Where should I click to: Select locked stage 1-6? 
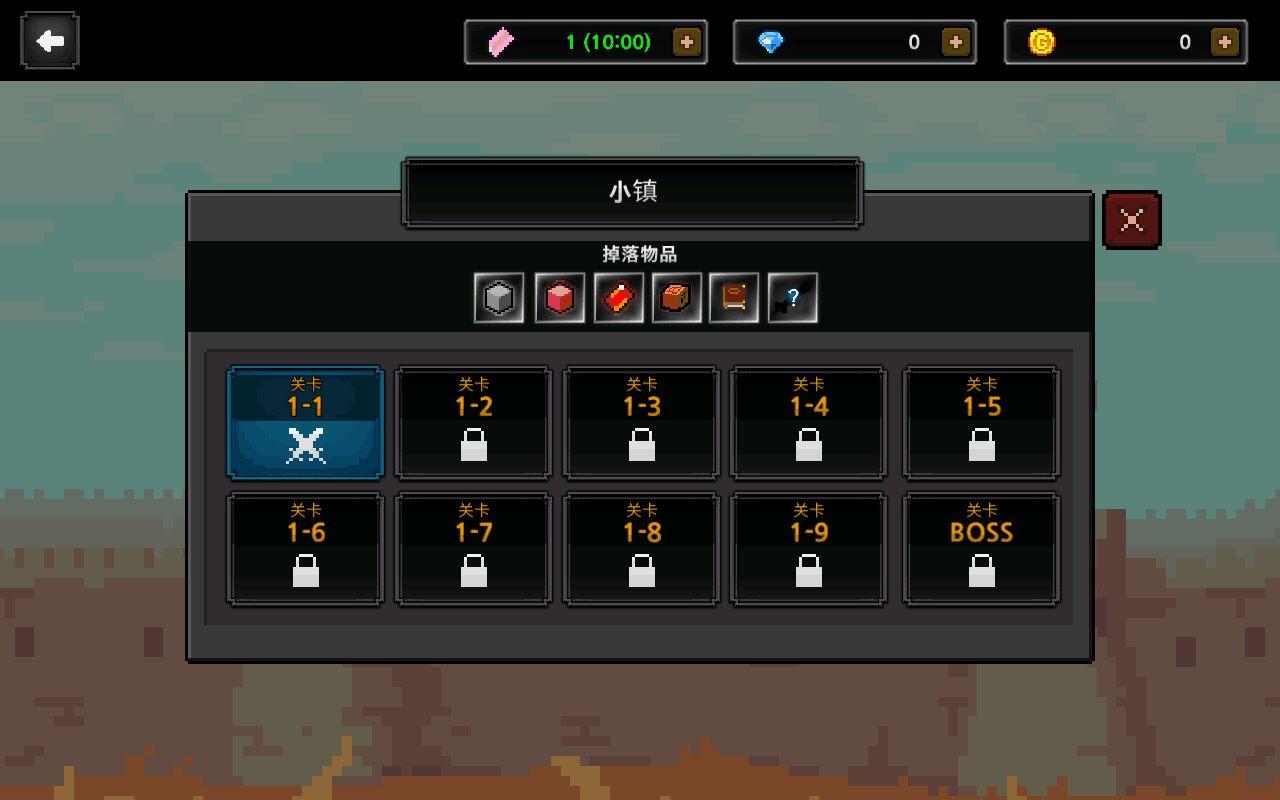tap(305, 549)
